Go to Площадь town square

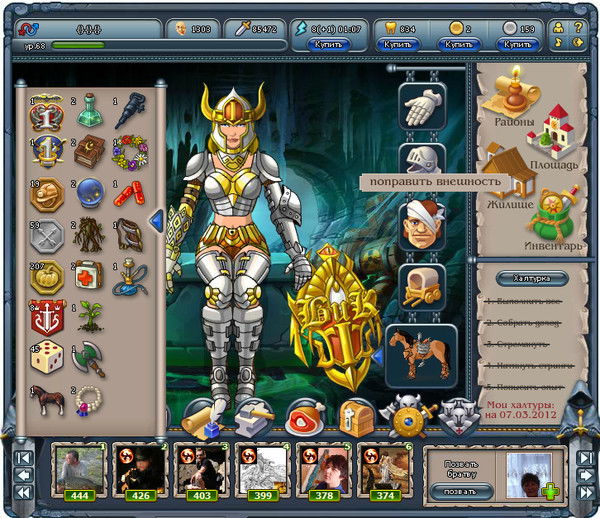(x=549, y=135)
